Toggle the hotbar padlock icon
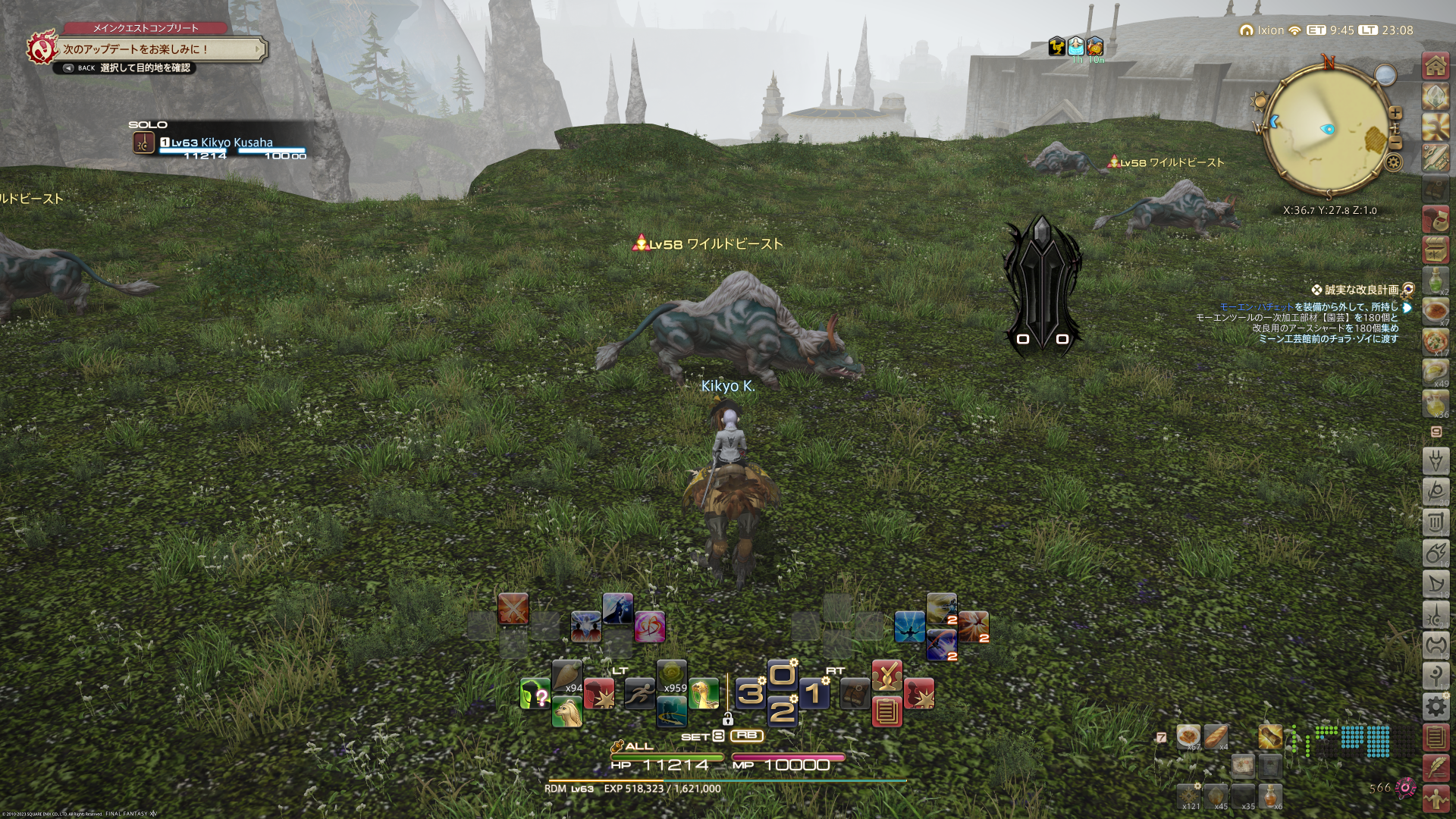The height and width of the screenshot is (819, 1456). click(x=727, y=719)
